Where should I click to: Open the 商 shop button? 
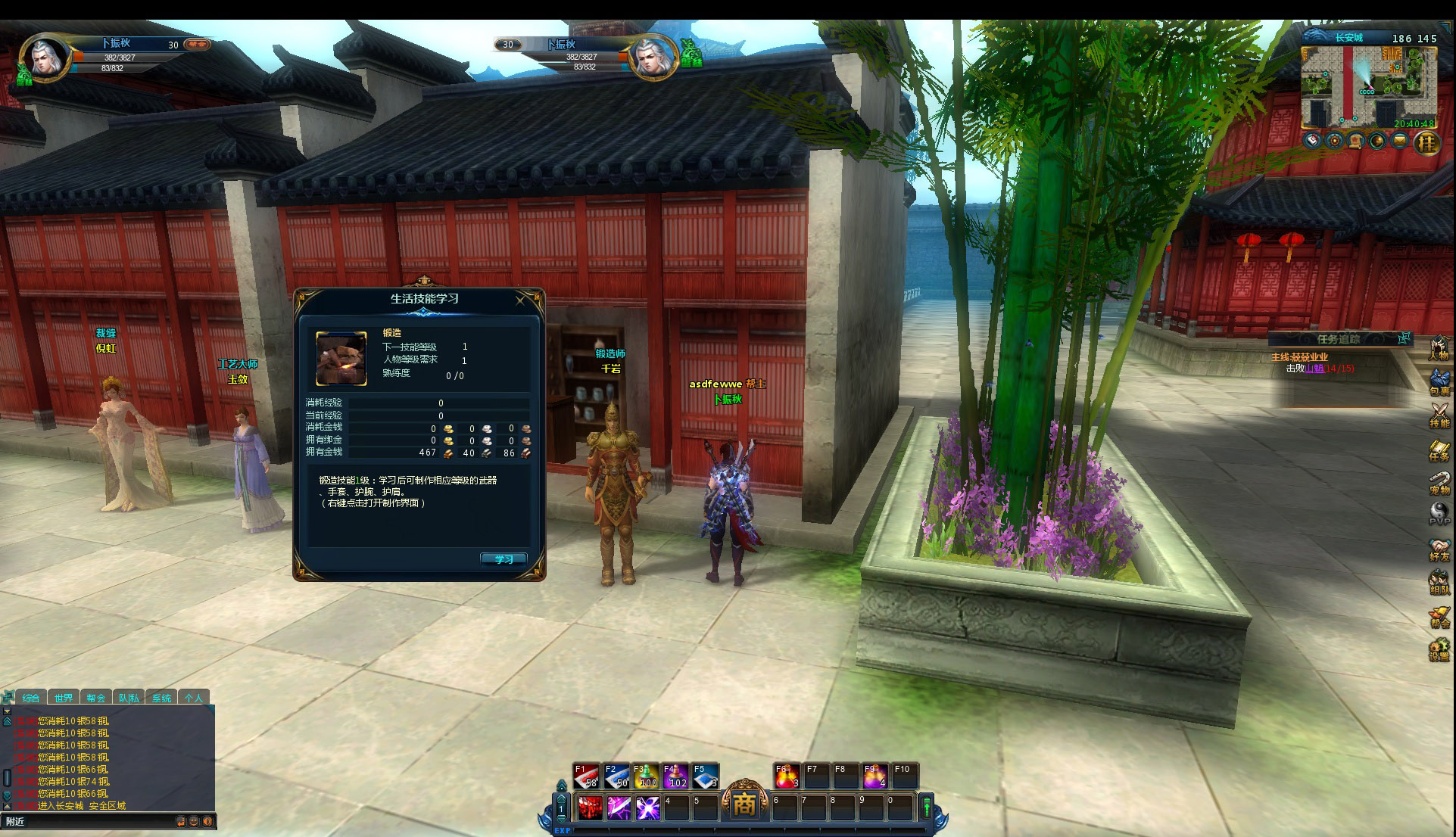pyautogui.click(x=744, y=804)
